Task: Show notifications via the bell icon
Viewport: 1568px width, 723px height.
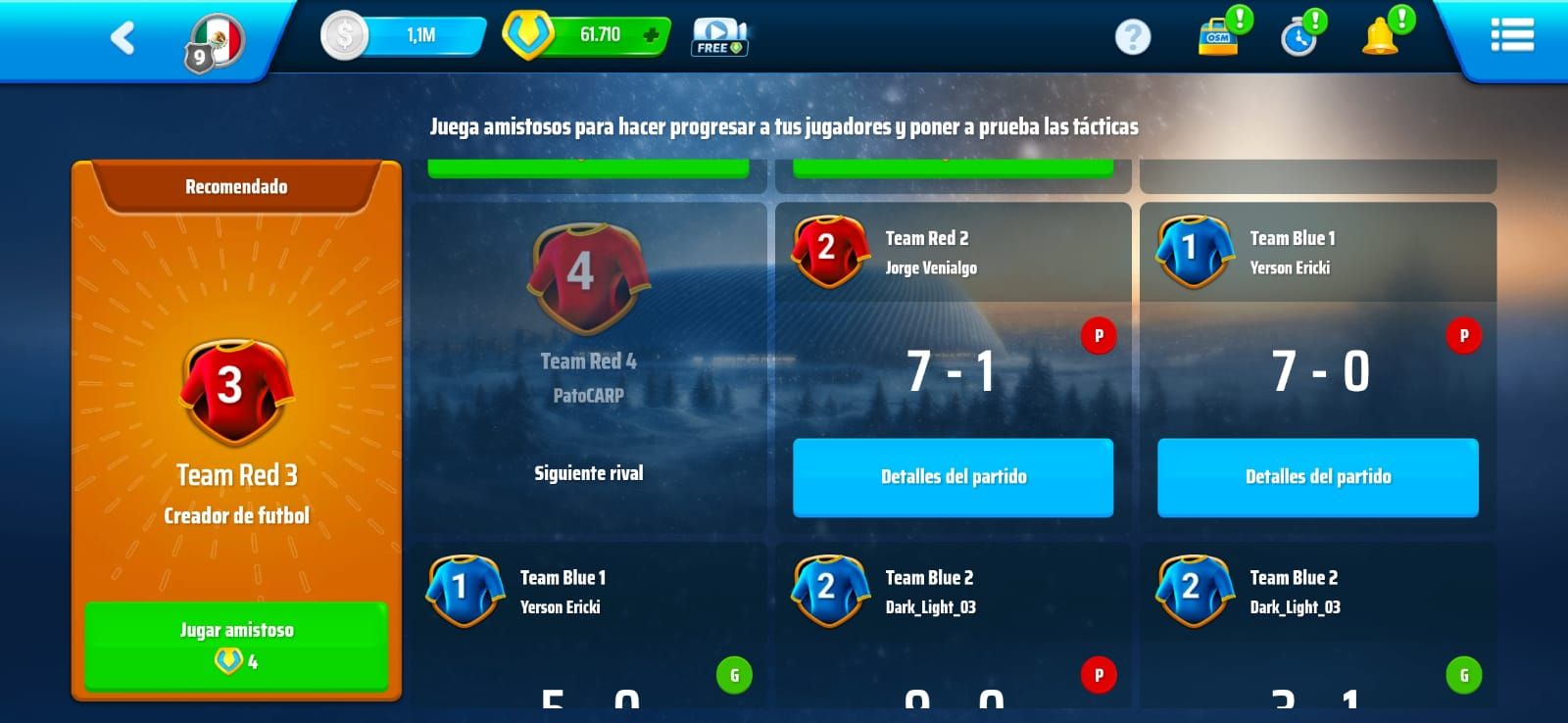Action: click(1380, 37)
